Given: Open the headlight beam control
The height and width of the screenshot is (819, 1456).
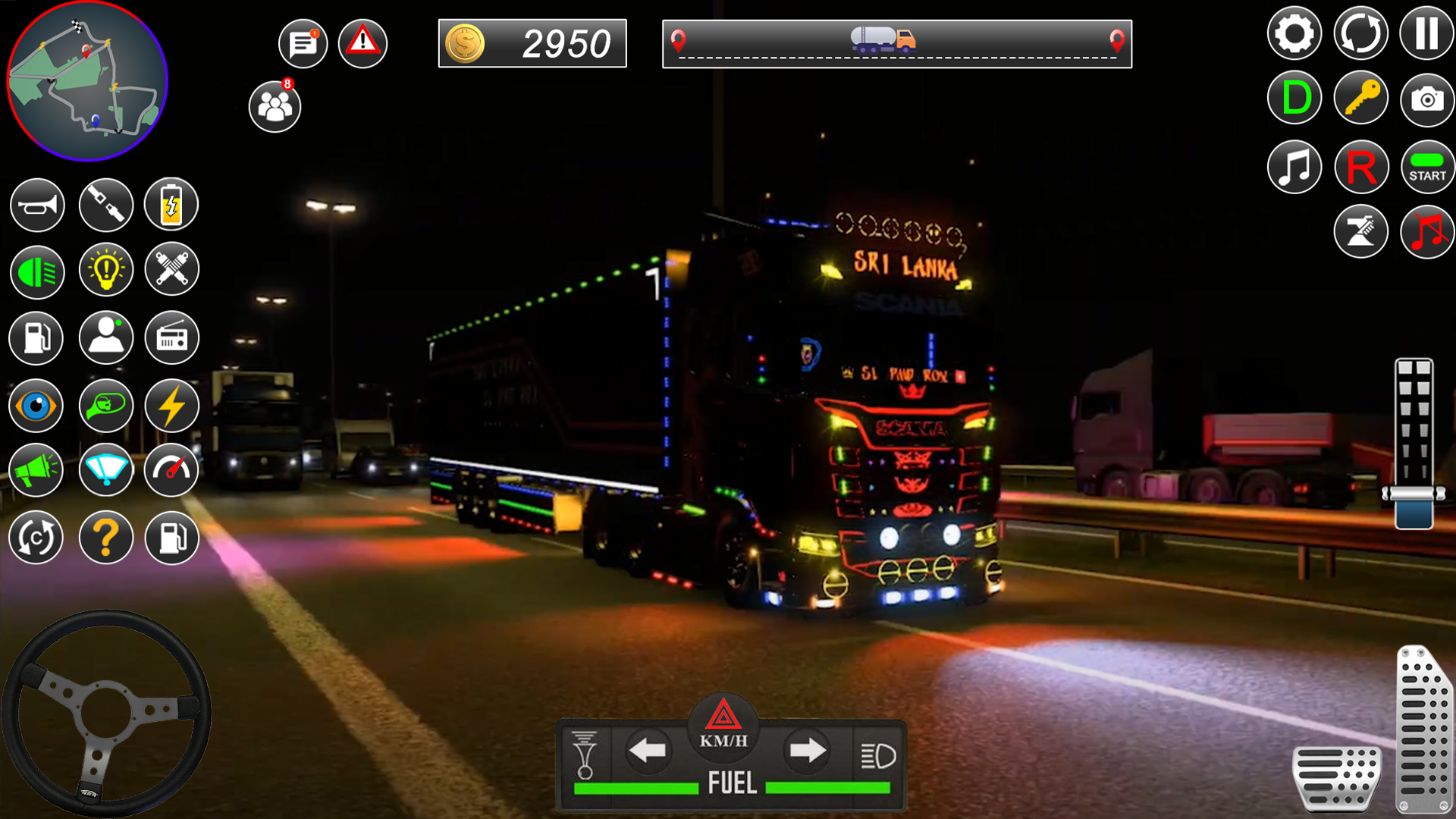Looking at the screenshot, I should point(36,271).
